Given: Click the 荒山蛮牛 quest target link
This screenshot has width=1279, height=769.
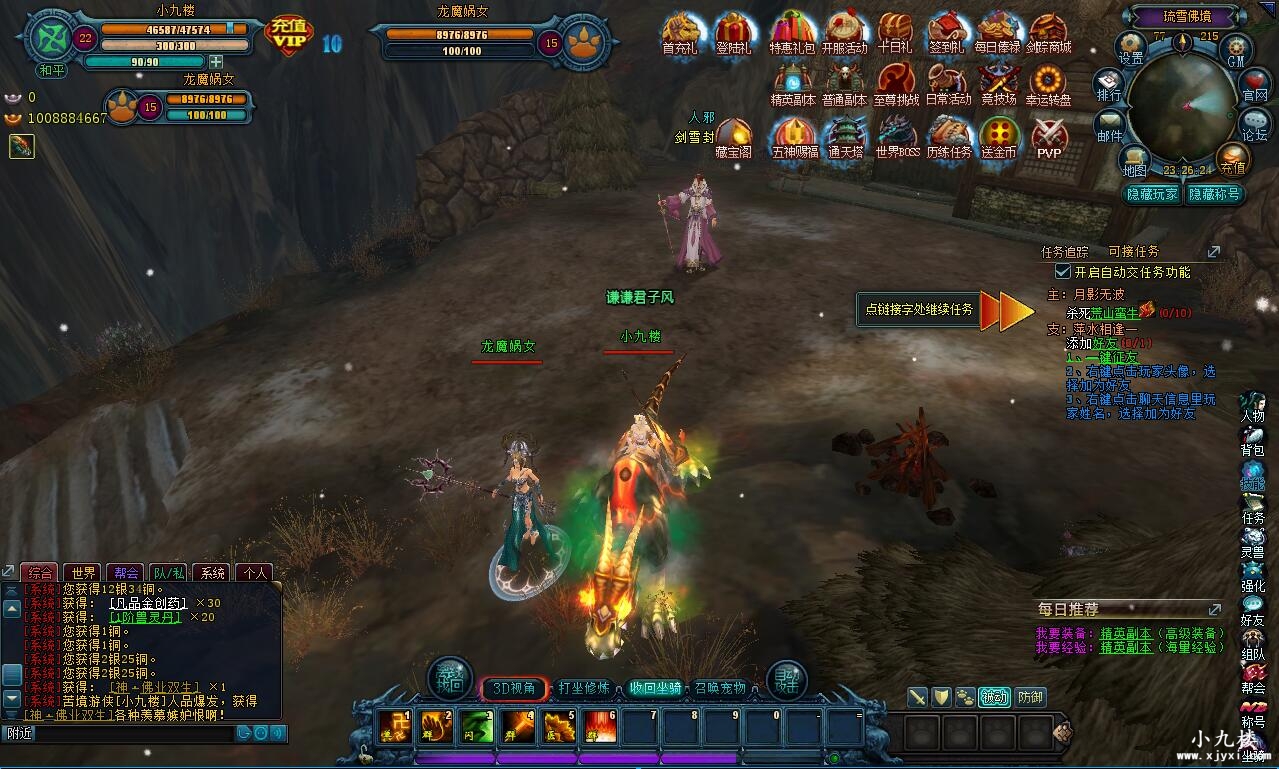Looking at the screenshot, I should tap(1114, 313).
